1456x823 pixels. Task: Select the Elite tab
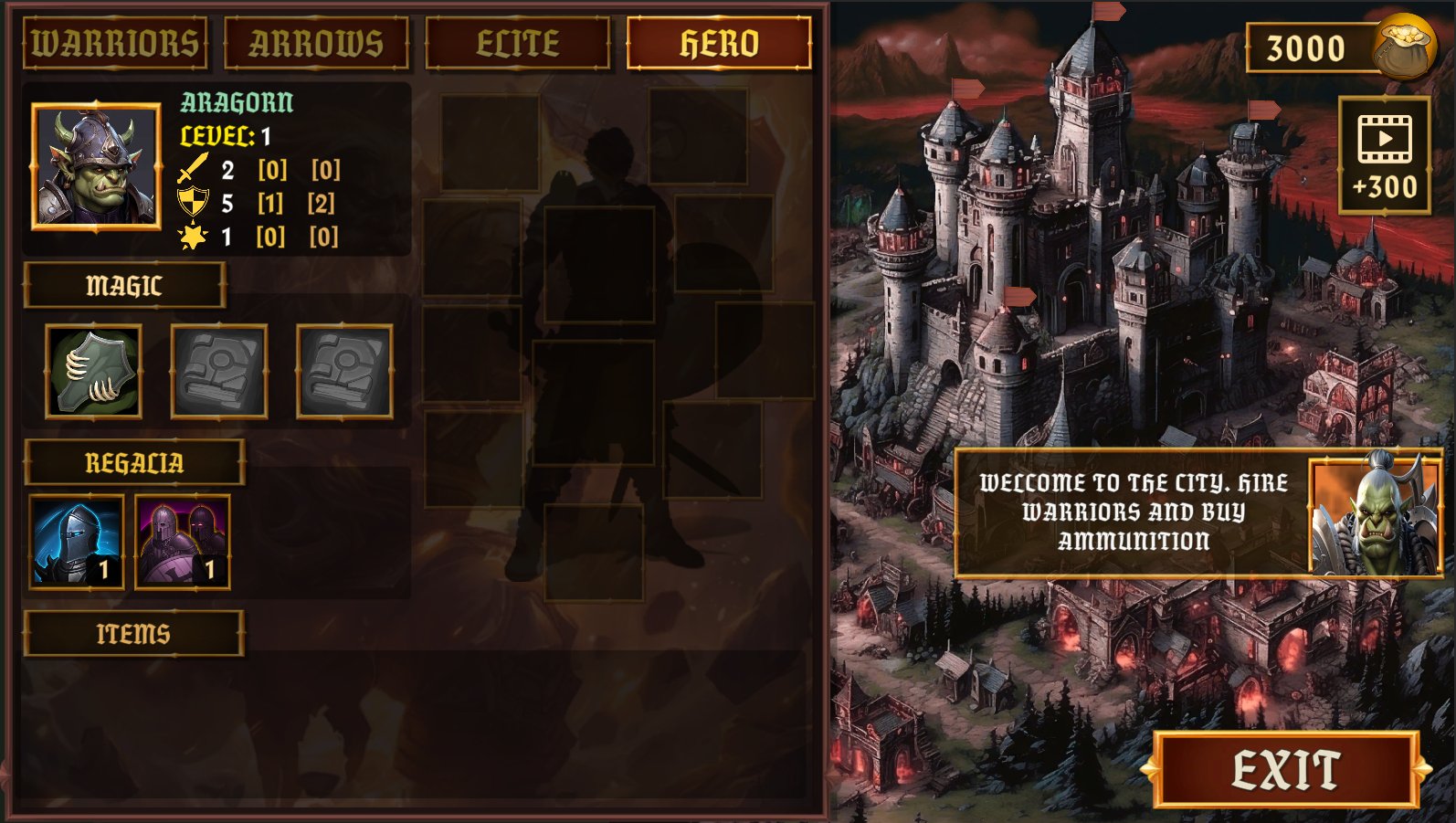(517, 42)
